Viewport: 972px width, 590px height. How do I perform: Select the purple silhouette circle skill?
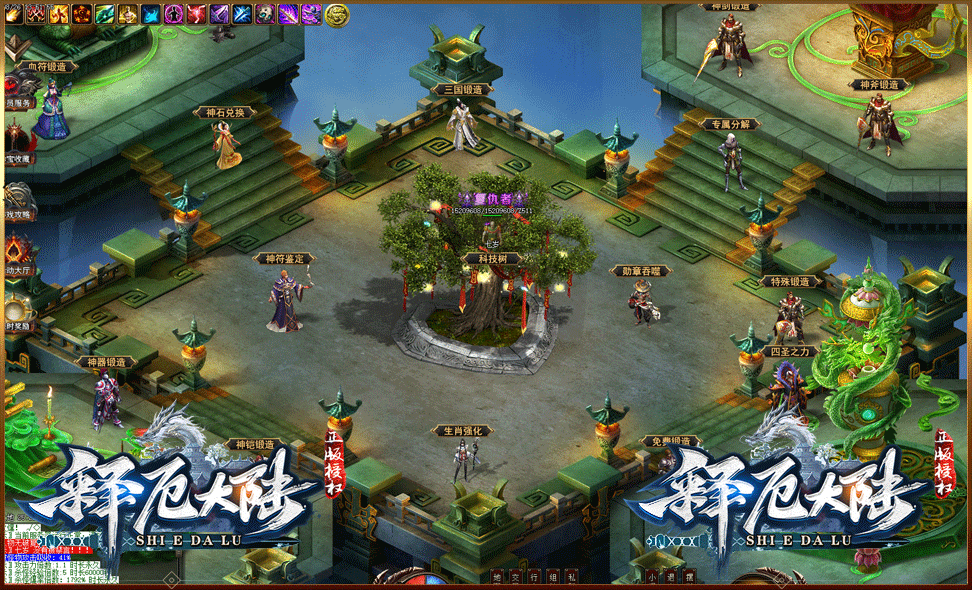point(174,13)
